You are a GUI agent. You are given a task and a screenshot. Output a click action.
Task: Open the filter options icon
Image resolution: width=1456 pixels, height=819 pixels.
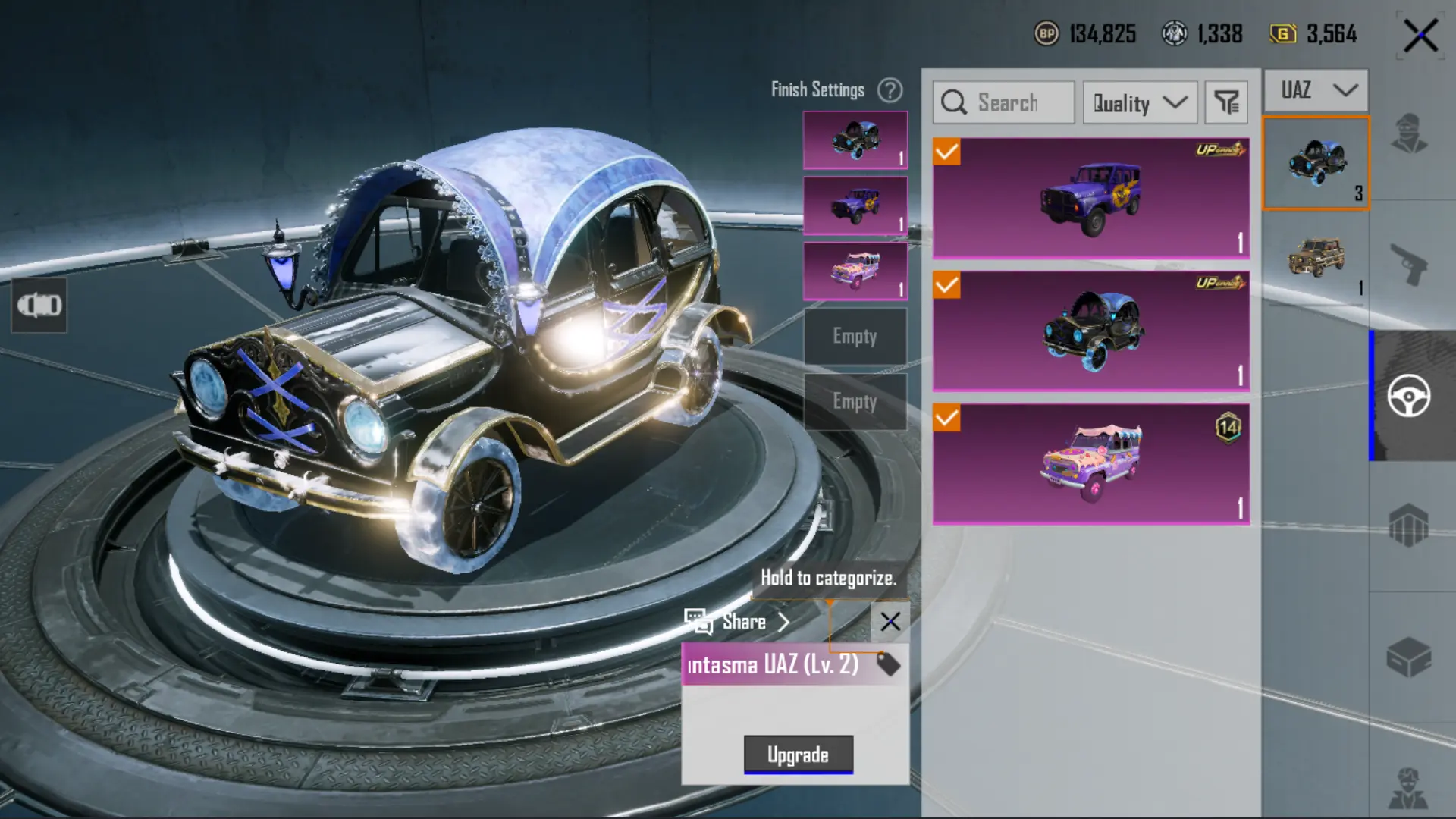pyautogui.click(x=1226, y=102)
